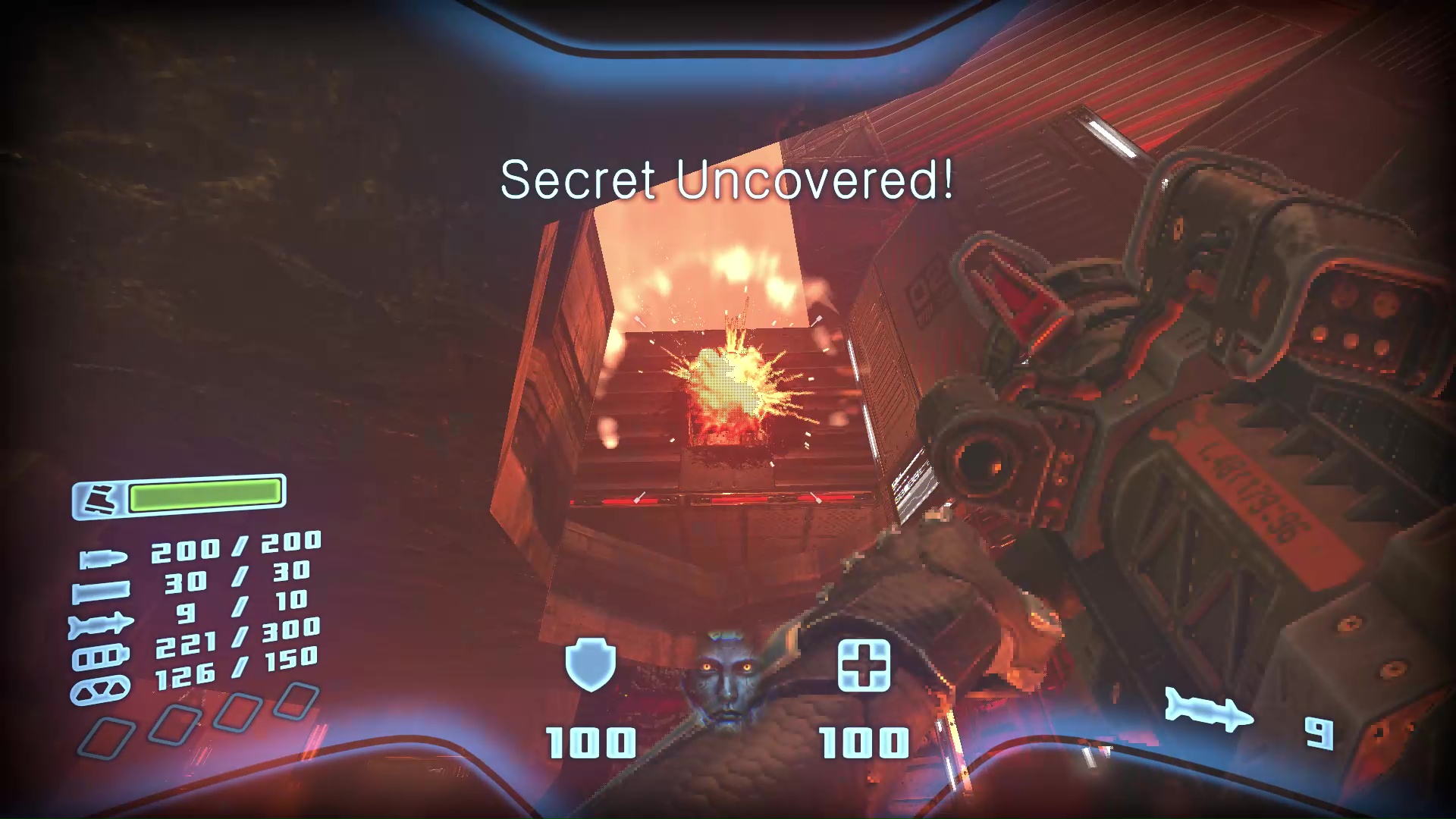Click the second empty keycard slot outline
The image size is (1456, 819).
click(x=173, y=723)
